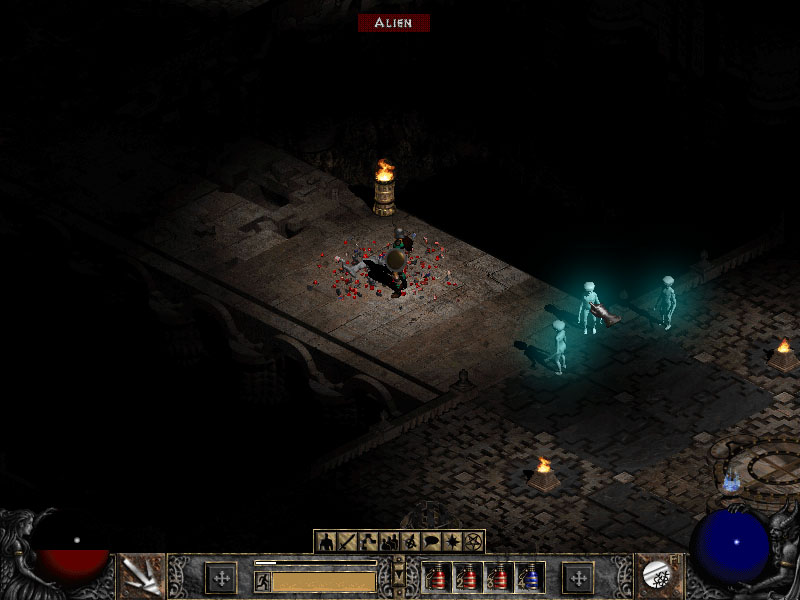Open the character stats screen icon
The width and height of the screenshot is (800, 600).
click(325, 542)
